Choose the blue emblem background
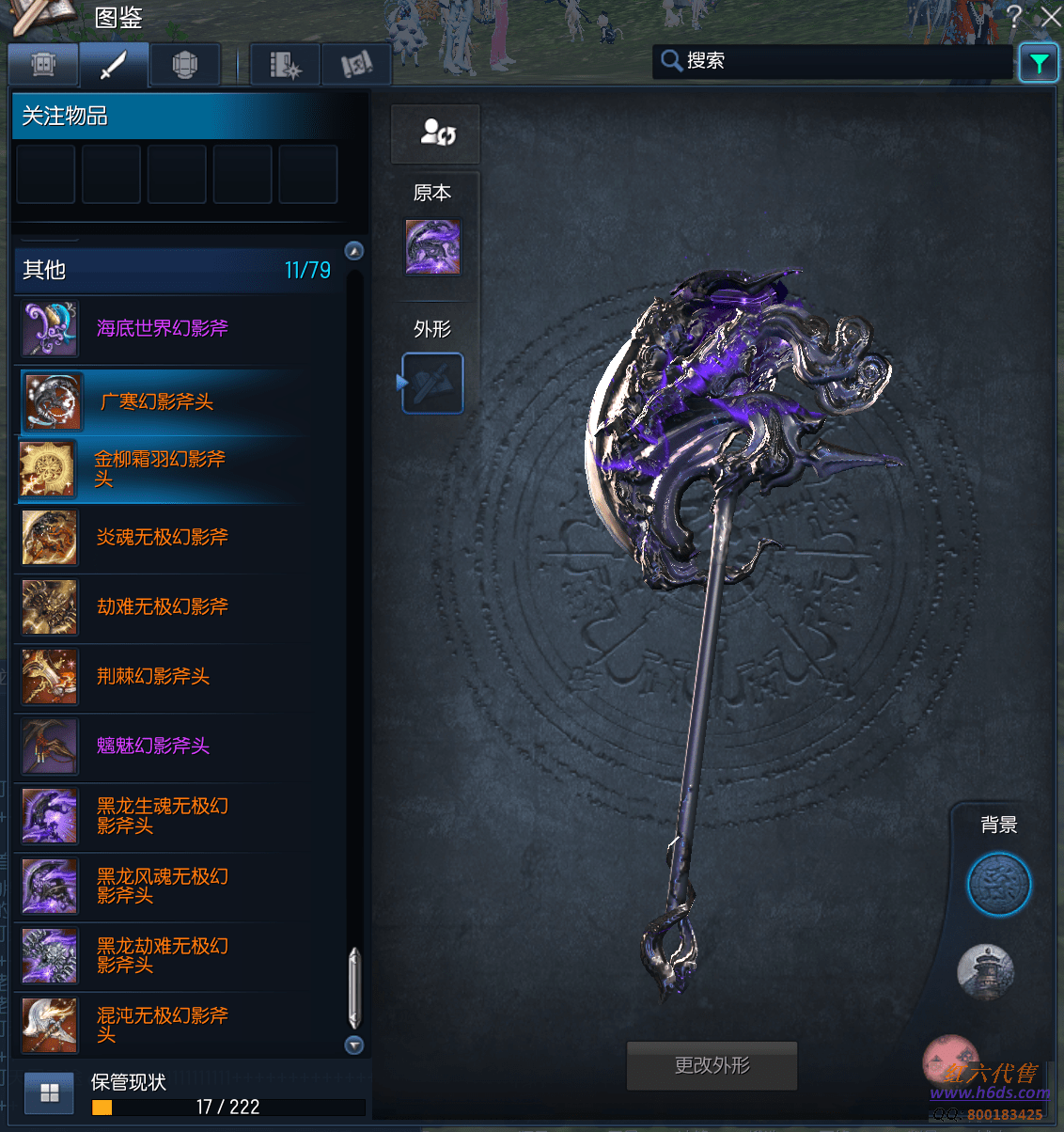1064x1132 pixels. pos(998,885)
